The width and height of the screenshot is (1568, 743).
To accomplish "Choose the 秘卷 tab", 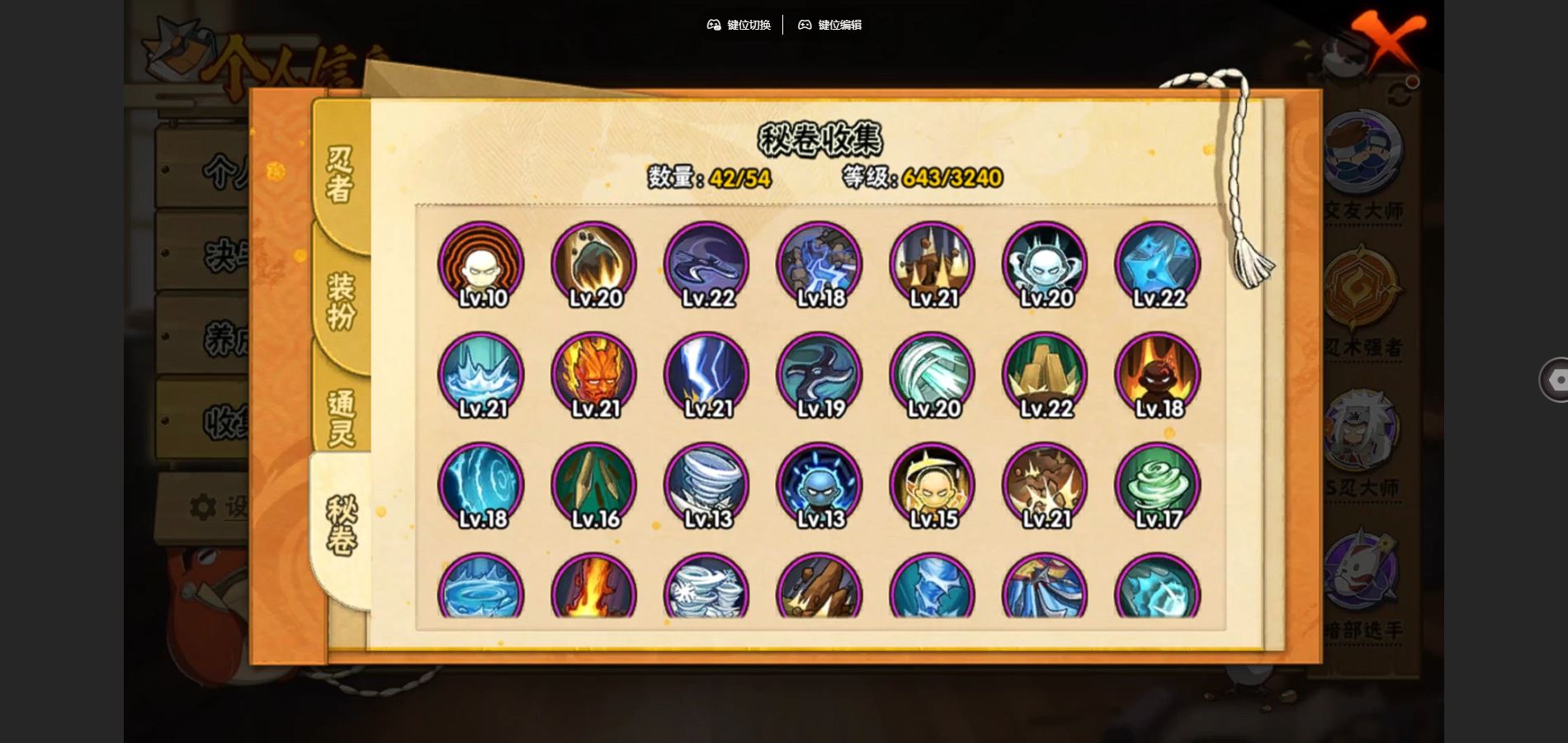I will point(340,527).
